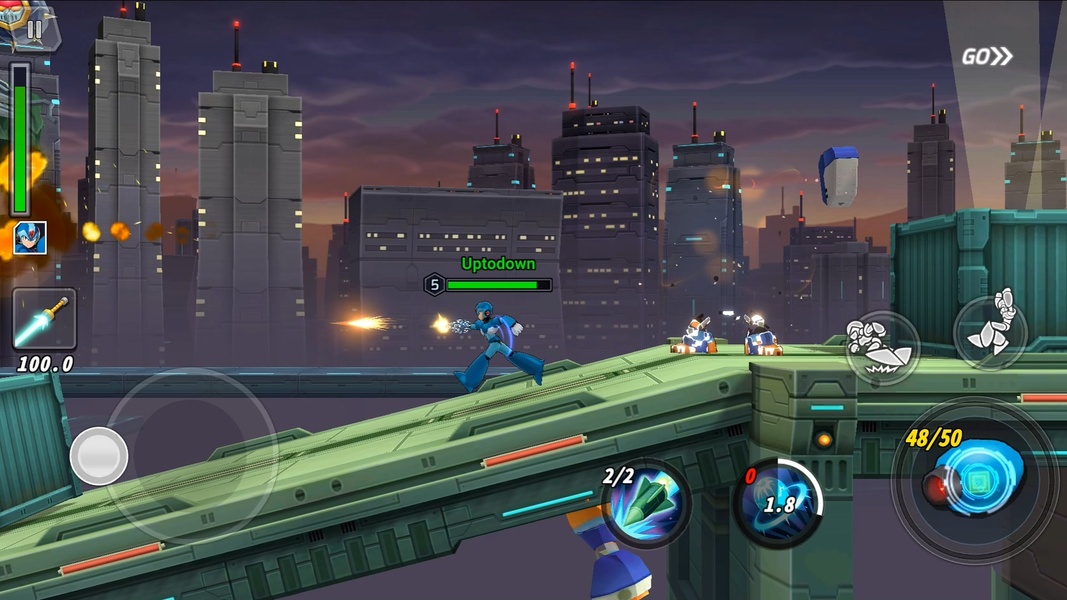Hit the jump action button
The image size is (1067, 600).
[990, 329]
